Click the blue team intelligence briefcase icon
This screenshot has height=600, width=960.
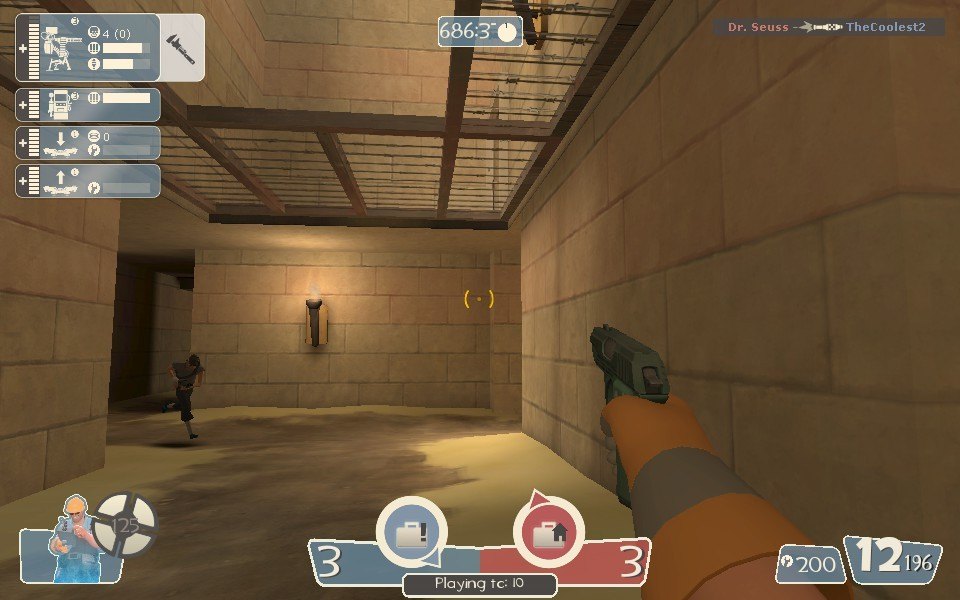pyautogui.click(x=411, y=532)
